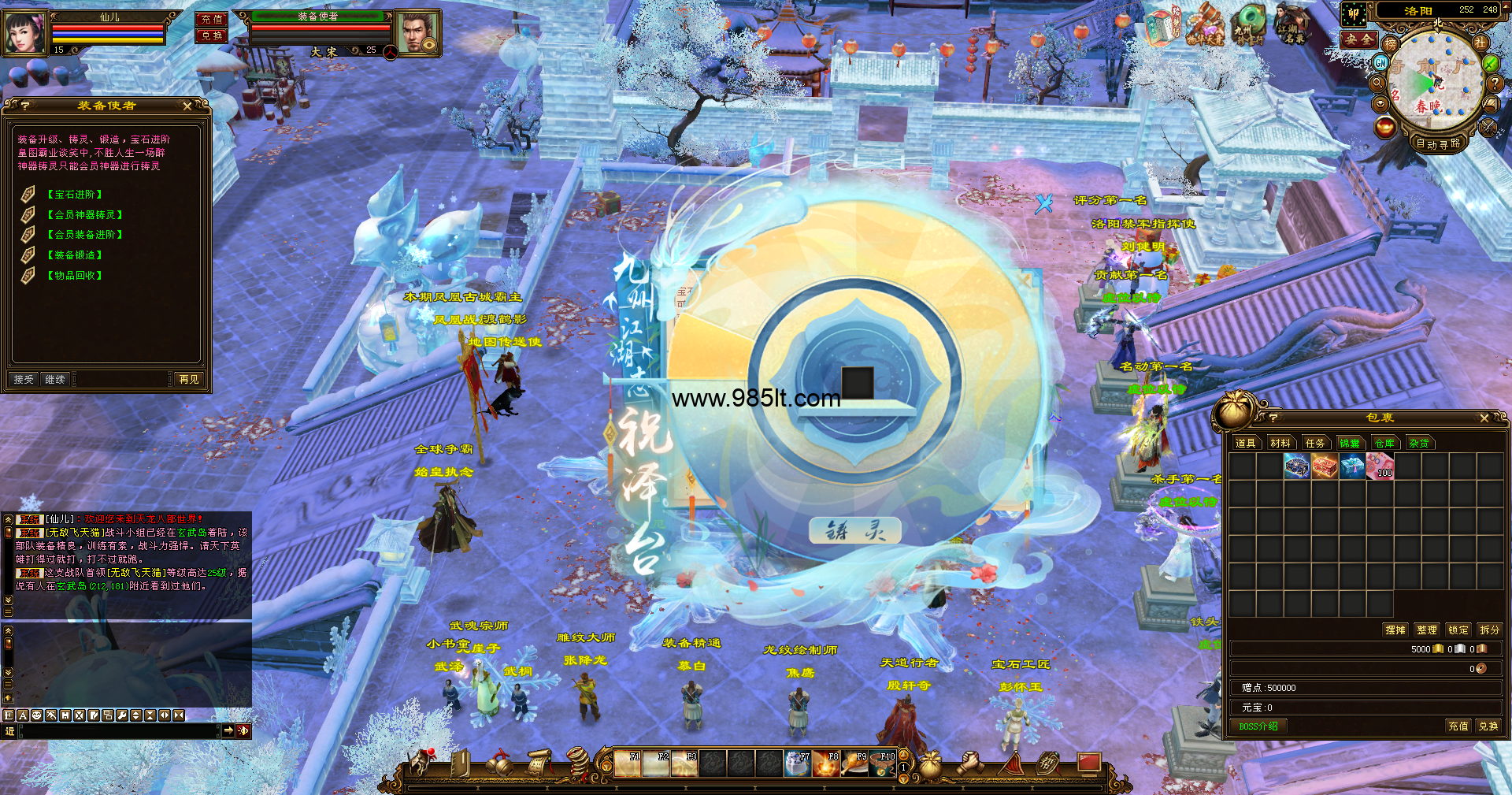Say goodbye with the 再见 button
1512x795 pixels.
pyautogui.click(x=189, y=380)
